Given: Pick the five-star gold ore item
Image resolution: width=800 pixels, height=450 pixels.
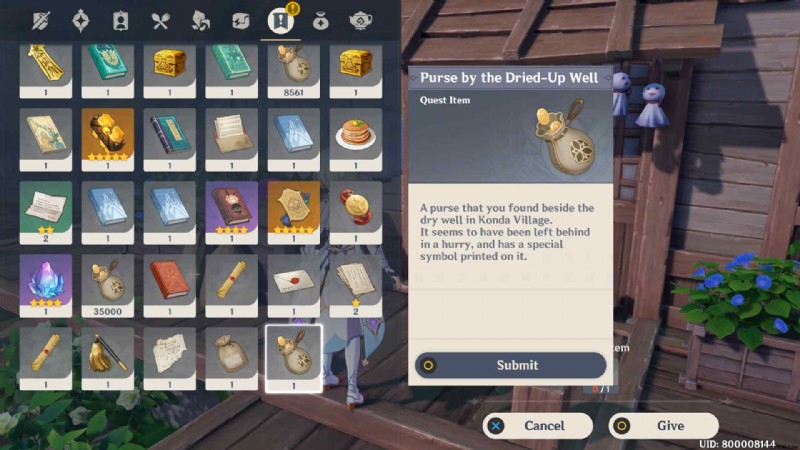Looking at the screenshot, I should [108, 134].
